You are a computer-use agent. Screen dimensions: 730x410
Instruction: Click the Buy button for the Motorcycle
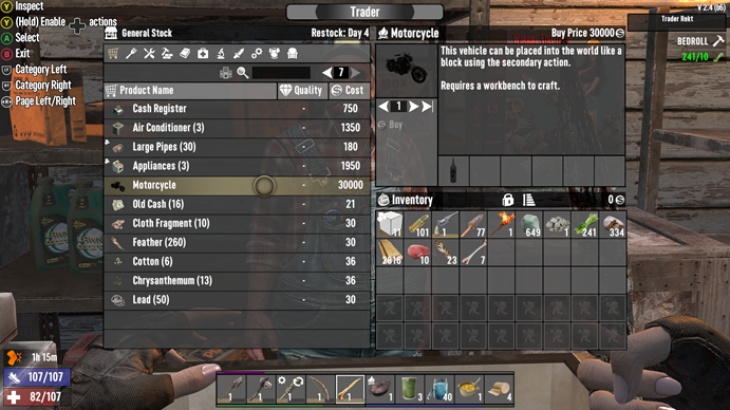coord(395,125)
